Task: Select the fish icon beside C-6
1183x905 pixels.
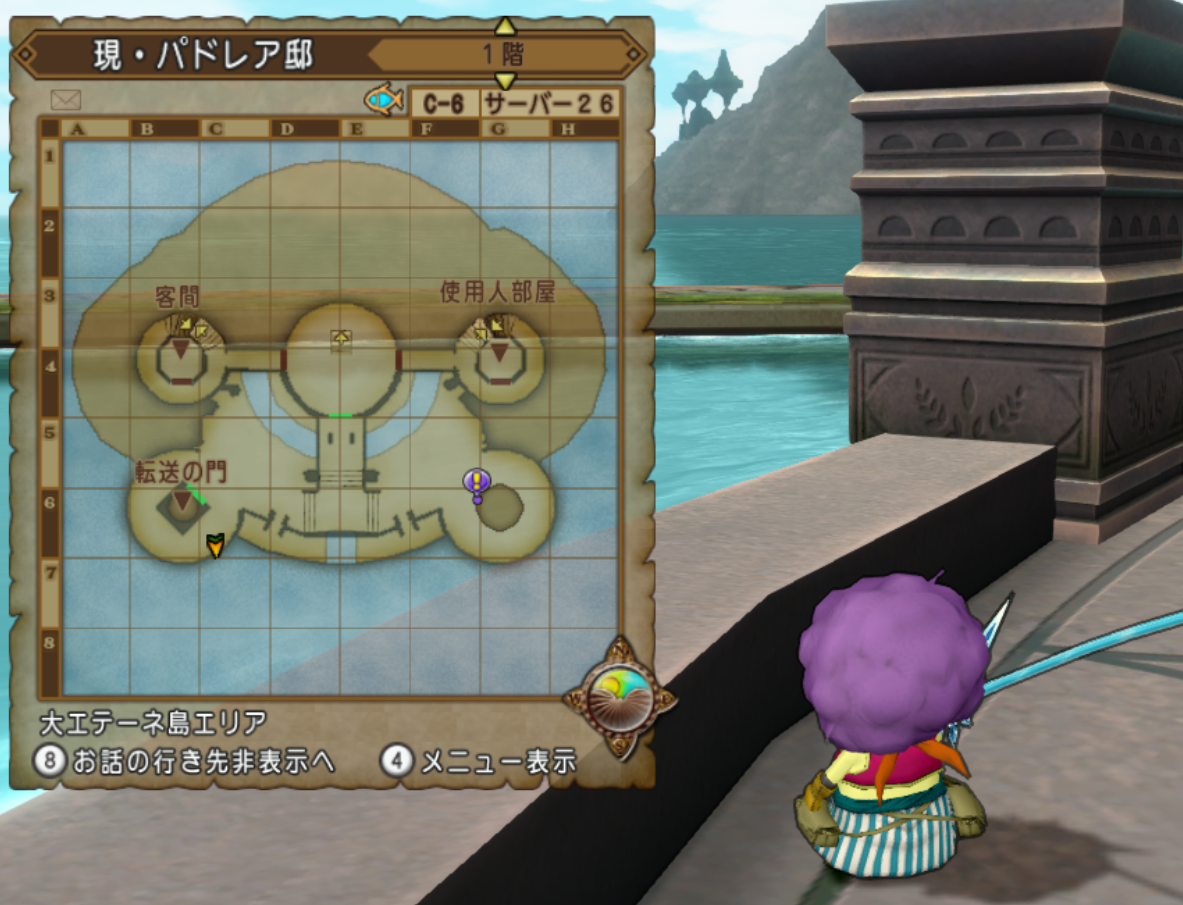Action: pos(384,99)
